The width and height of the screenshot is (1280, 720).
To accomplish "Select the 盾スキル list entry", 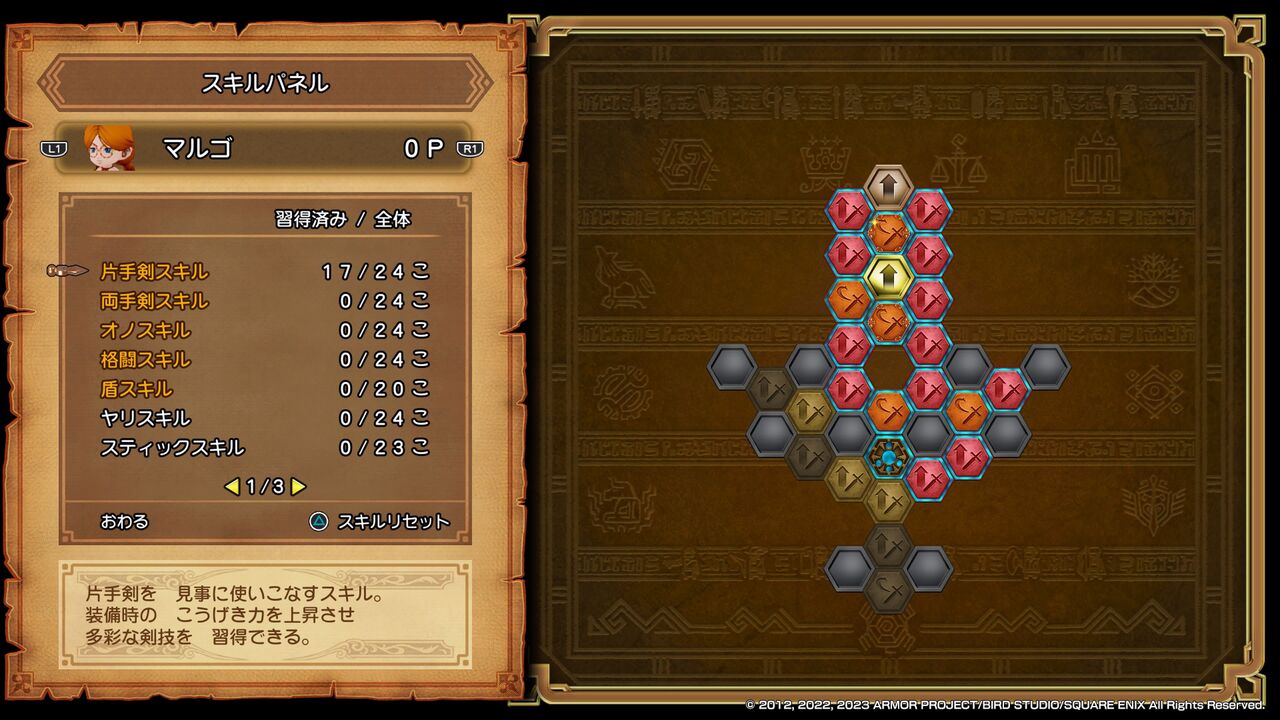I will 138,388.
